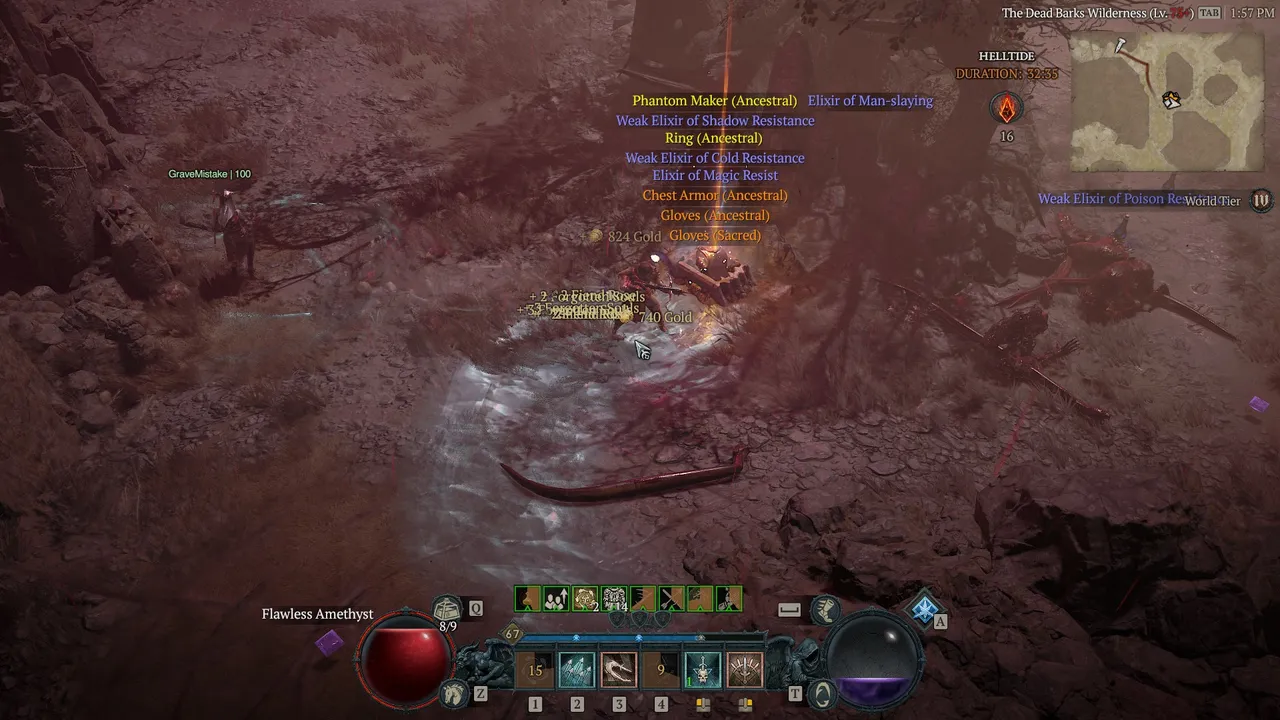Trigger the winged boot evade icon

(x=825, y=609)
